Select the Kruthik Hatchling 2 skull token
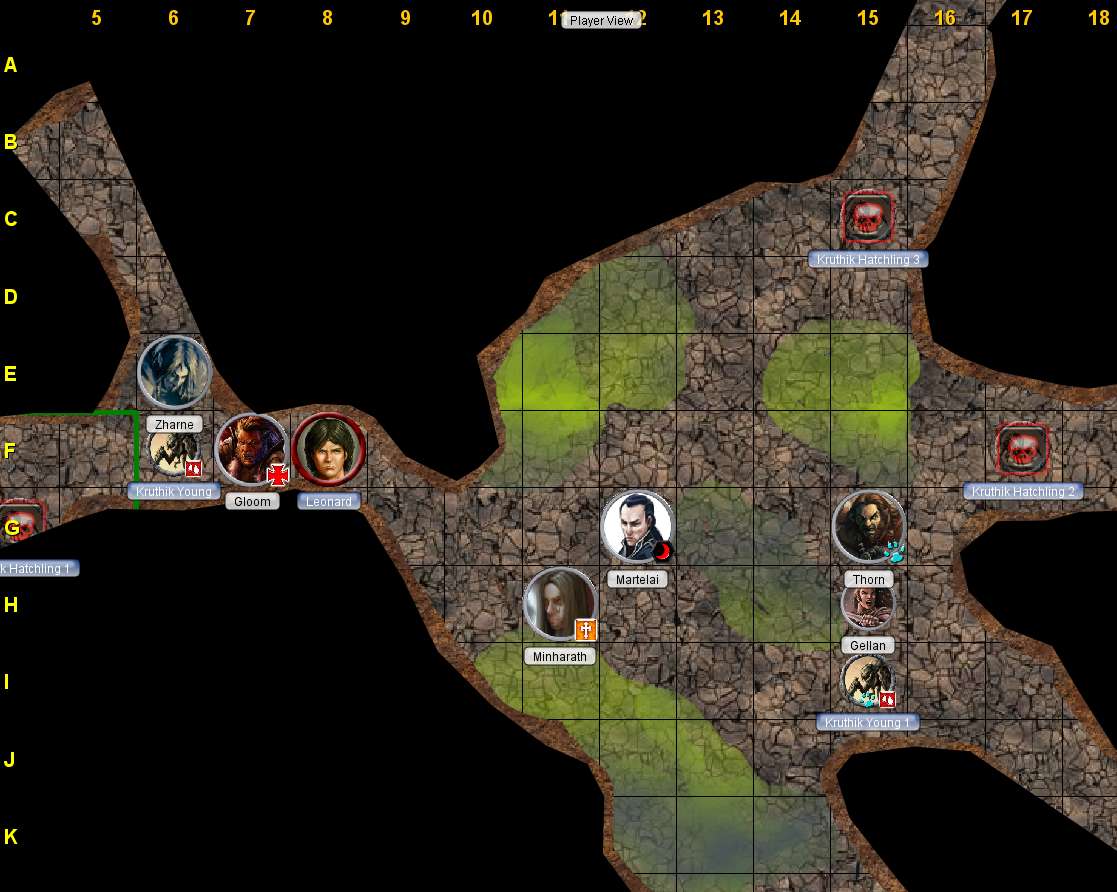 click(x=1022, y=449)
